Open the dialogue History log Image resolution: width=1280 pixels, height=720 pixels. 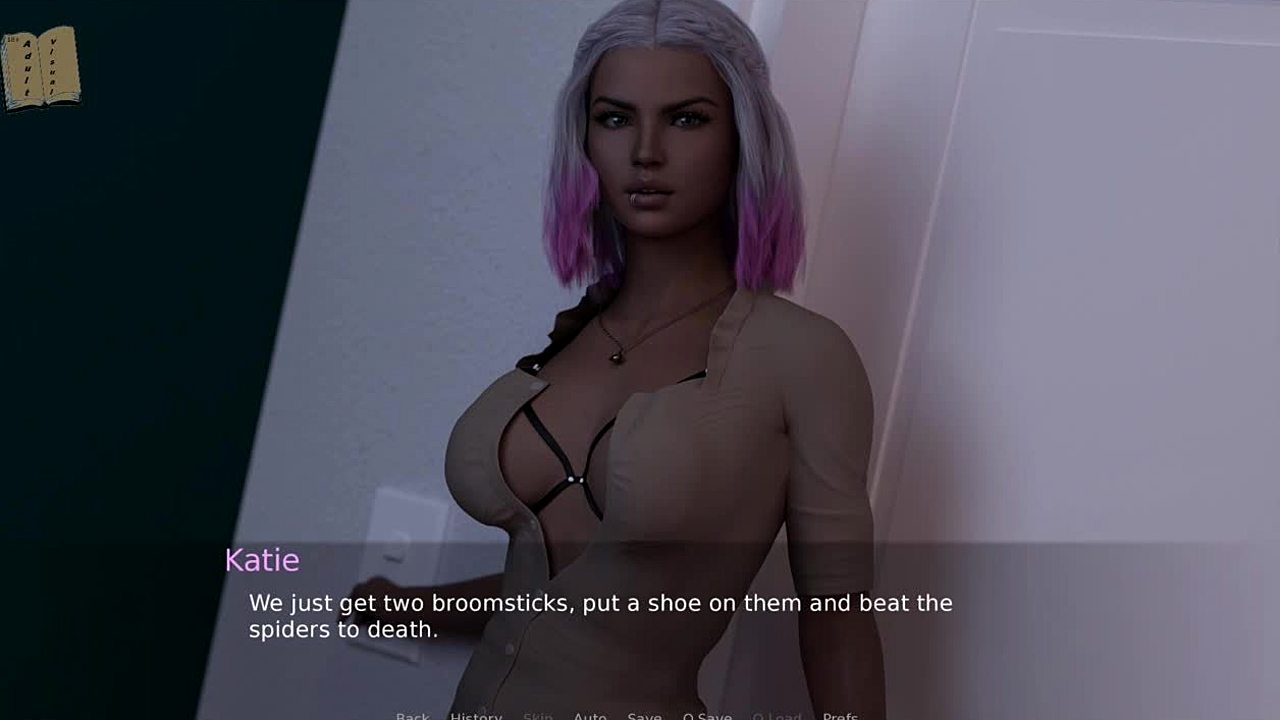pos(476,716)
